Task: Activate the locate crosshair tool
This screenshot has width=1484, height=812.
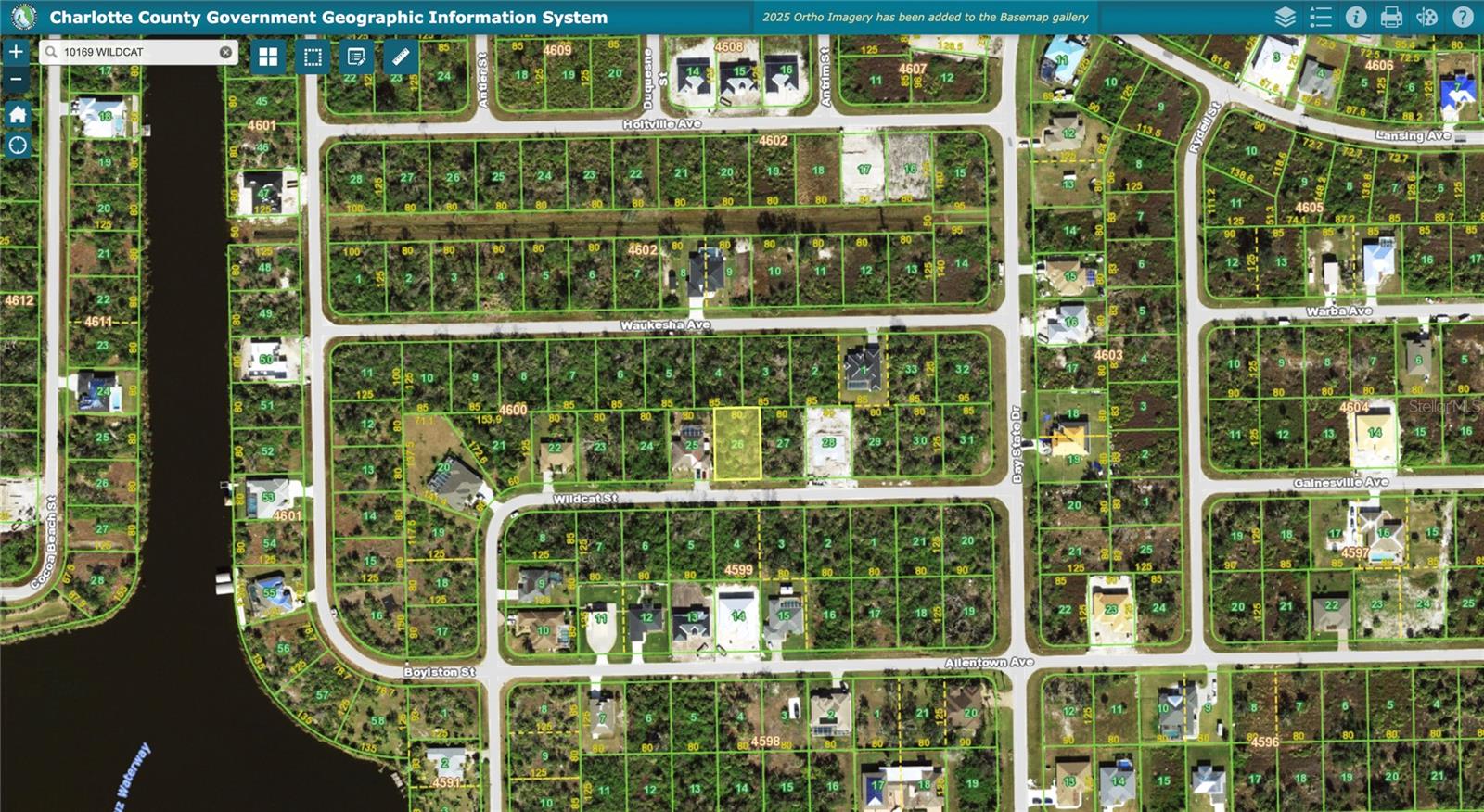Action: click(17, 146)
